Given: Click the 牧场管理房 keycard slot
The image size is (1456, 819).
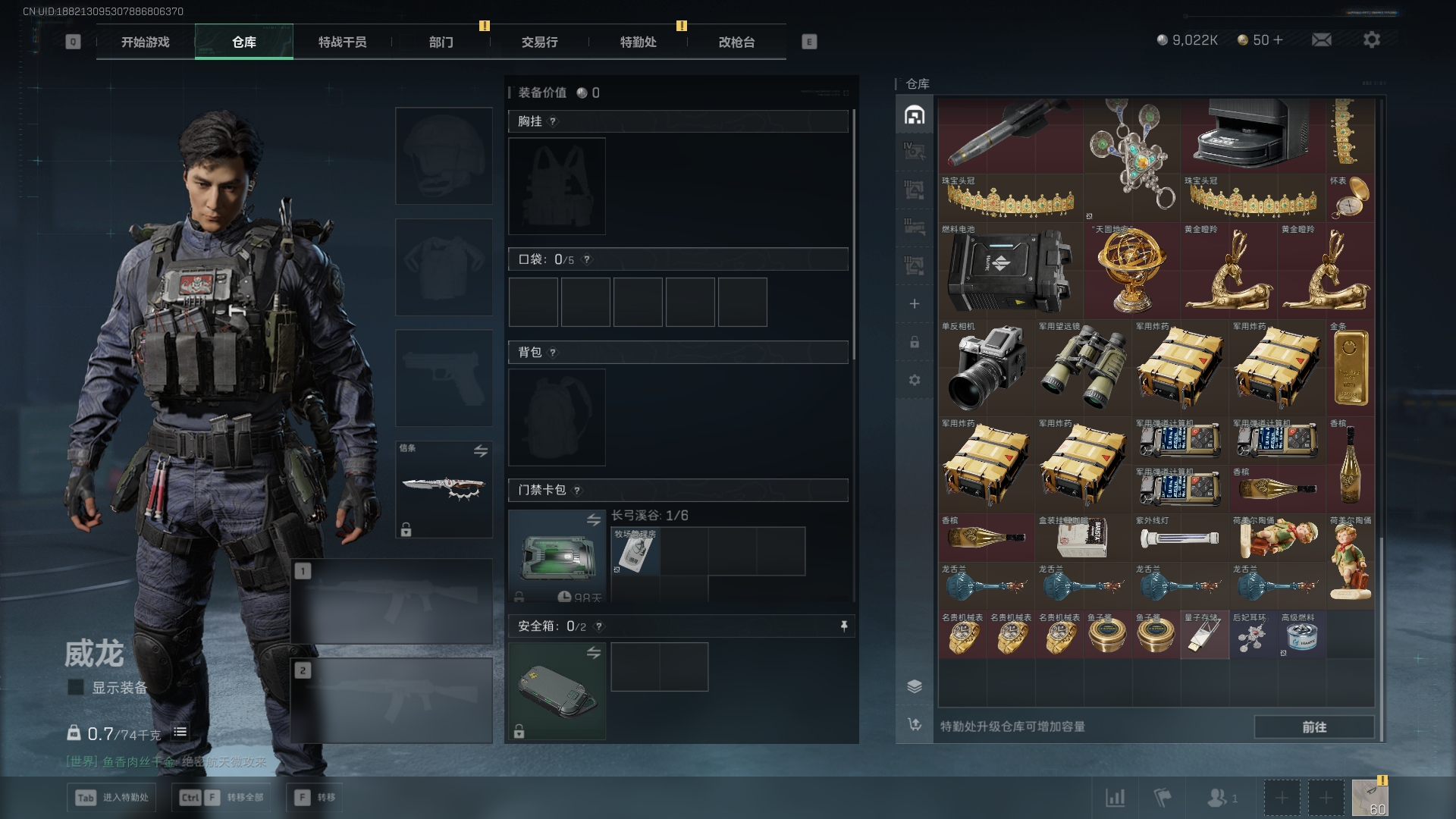Looking at the screenshot, I should [635, 551].
